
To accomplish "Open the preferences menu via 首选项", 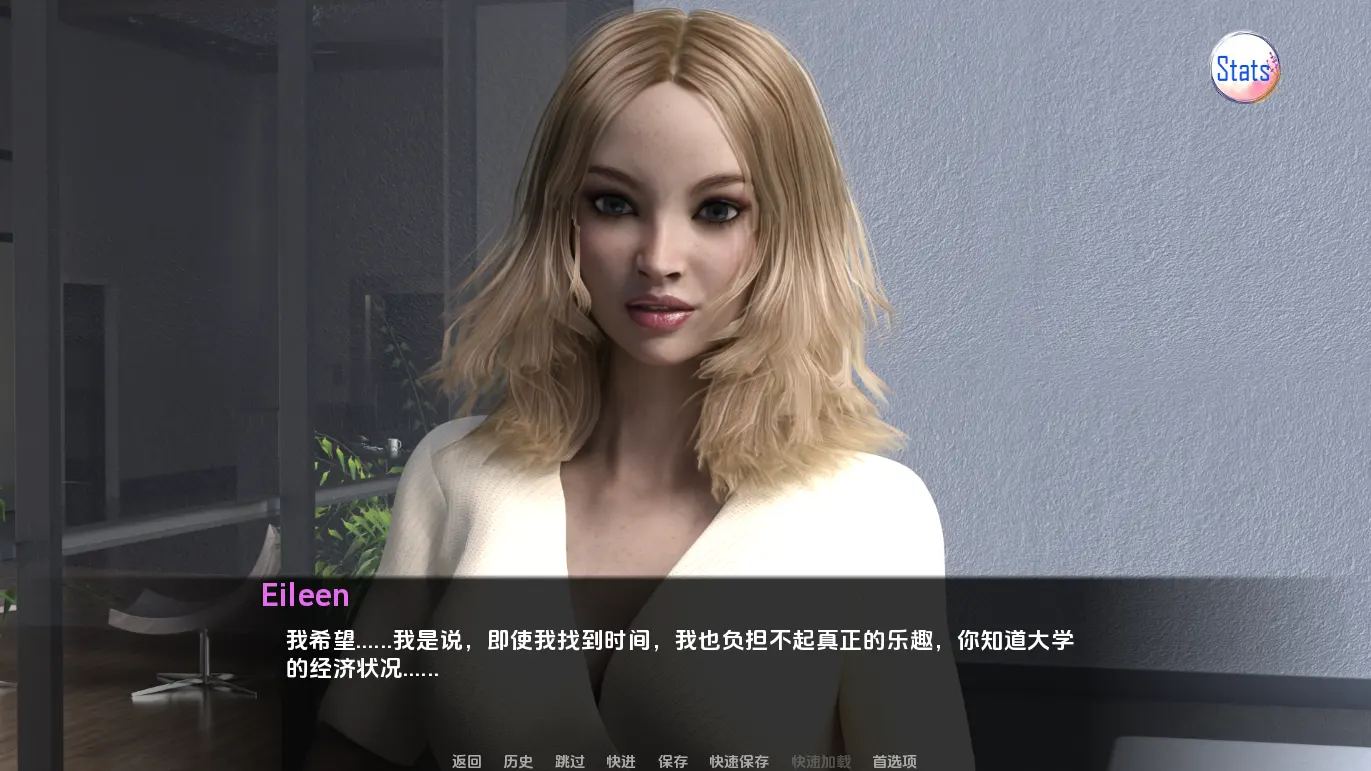I will tap(893, 761).
